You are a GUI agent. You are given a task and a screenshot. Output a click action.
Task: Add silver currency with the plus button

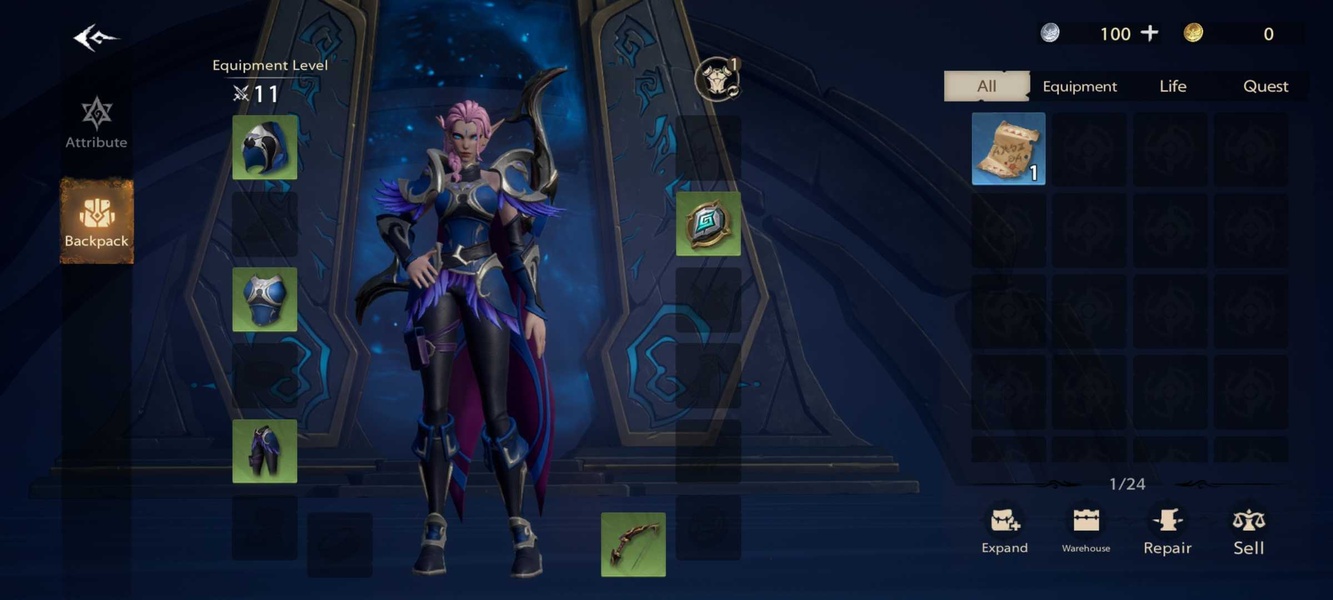point(1150,33)
